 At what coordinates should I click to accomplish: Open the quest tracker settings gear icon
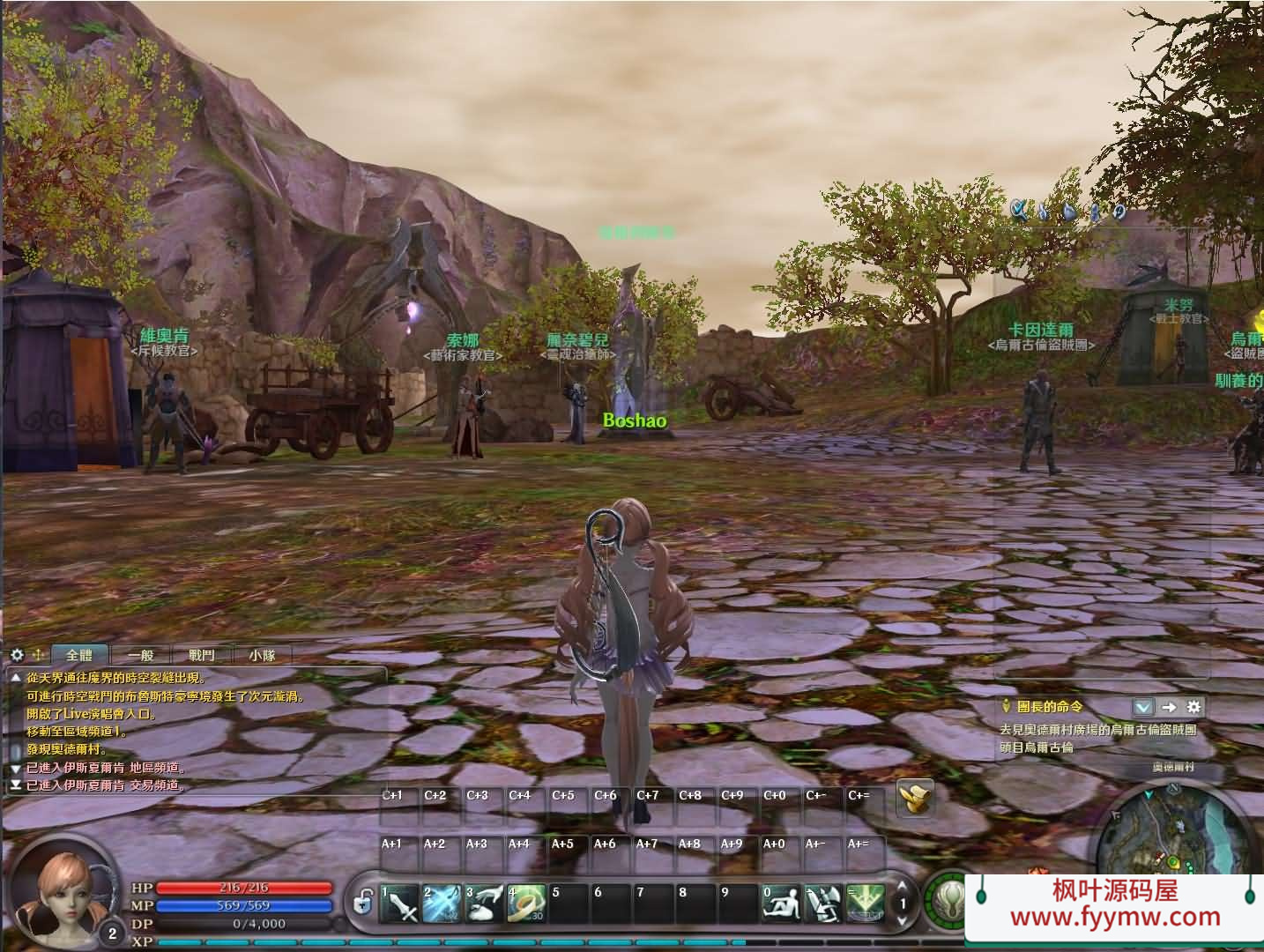pyautogui.click(x=1193, y=706)
